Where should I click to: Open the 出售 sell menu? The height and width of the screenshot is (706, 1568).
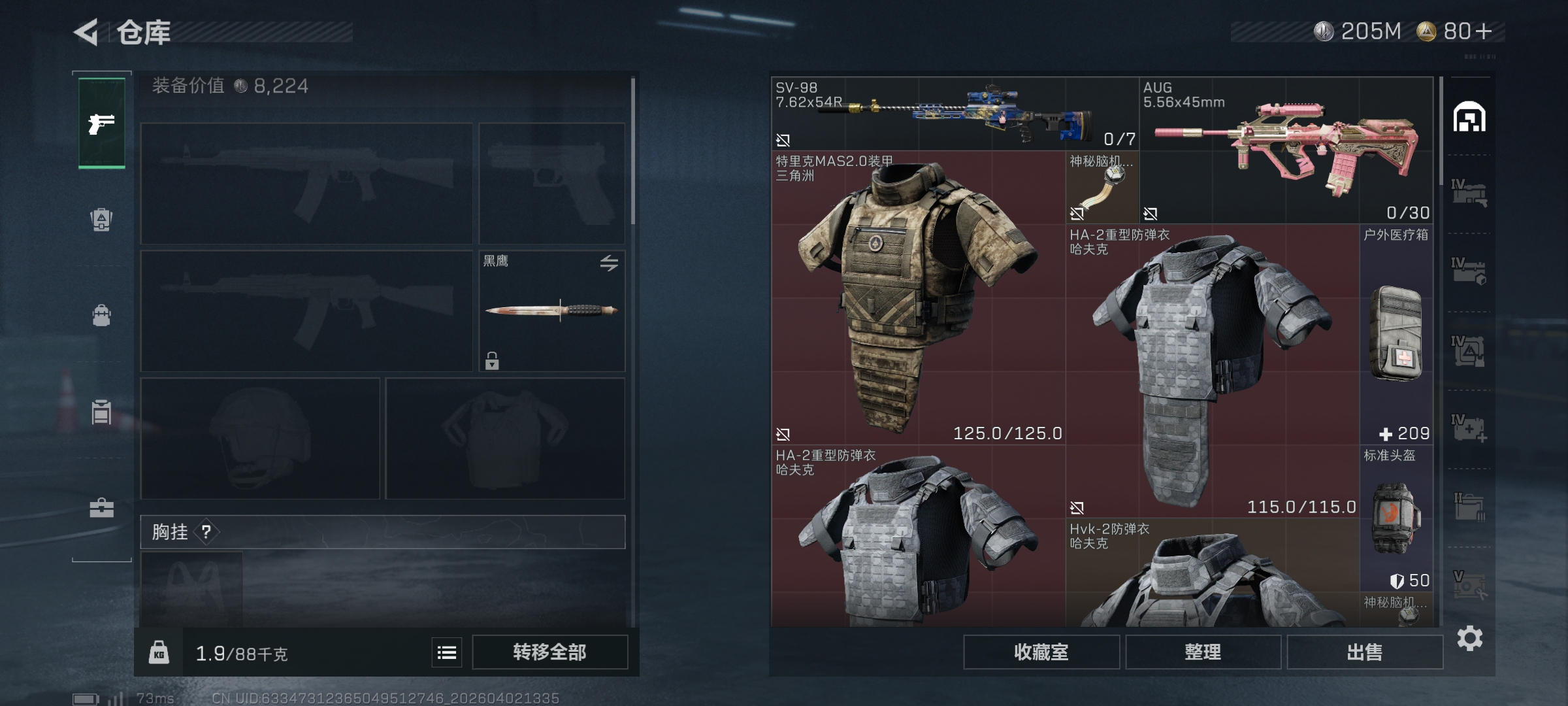(x=1365, y=652)
